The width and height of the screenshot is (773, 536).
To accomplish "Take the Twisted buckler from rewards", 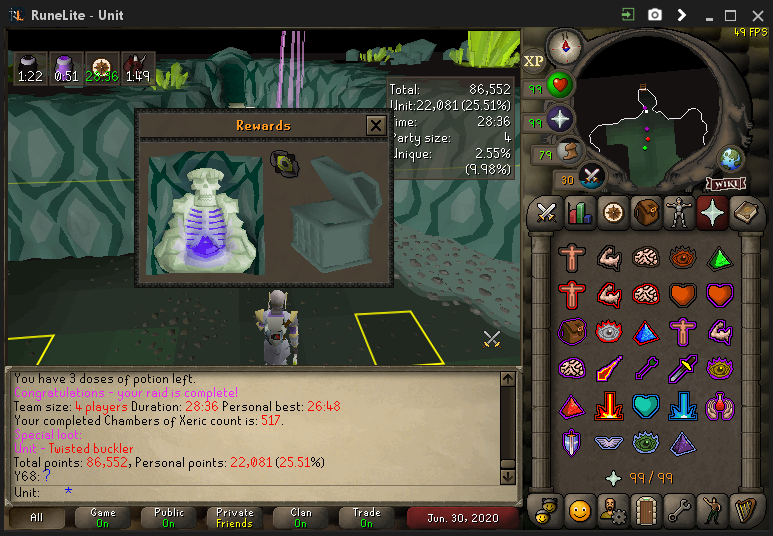I will pos(285,163).
